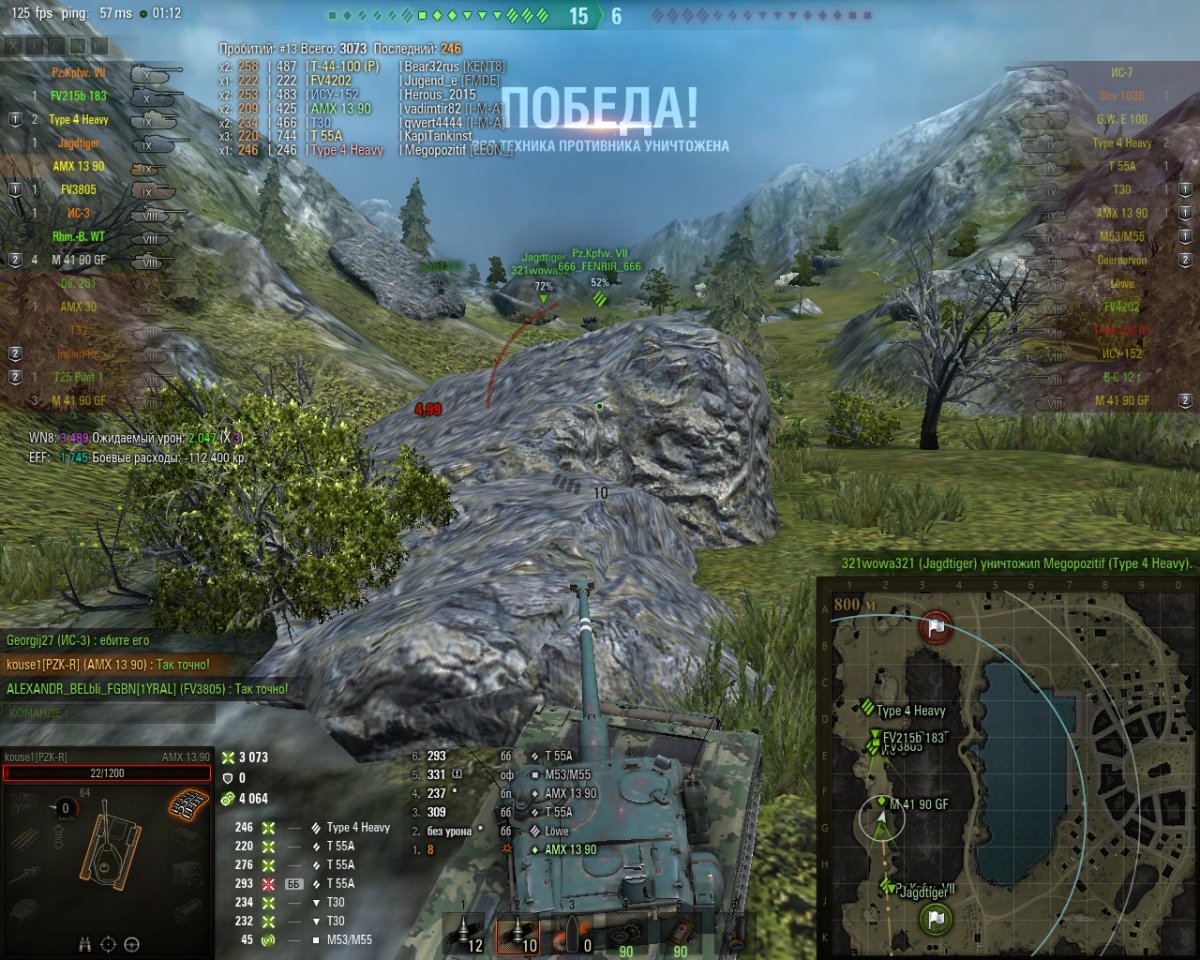1200x960 pixels.
Task: Use the first aid kit consumable
Action: [x=681, y=933]
